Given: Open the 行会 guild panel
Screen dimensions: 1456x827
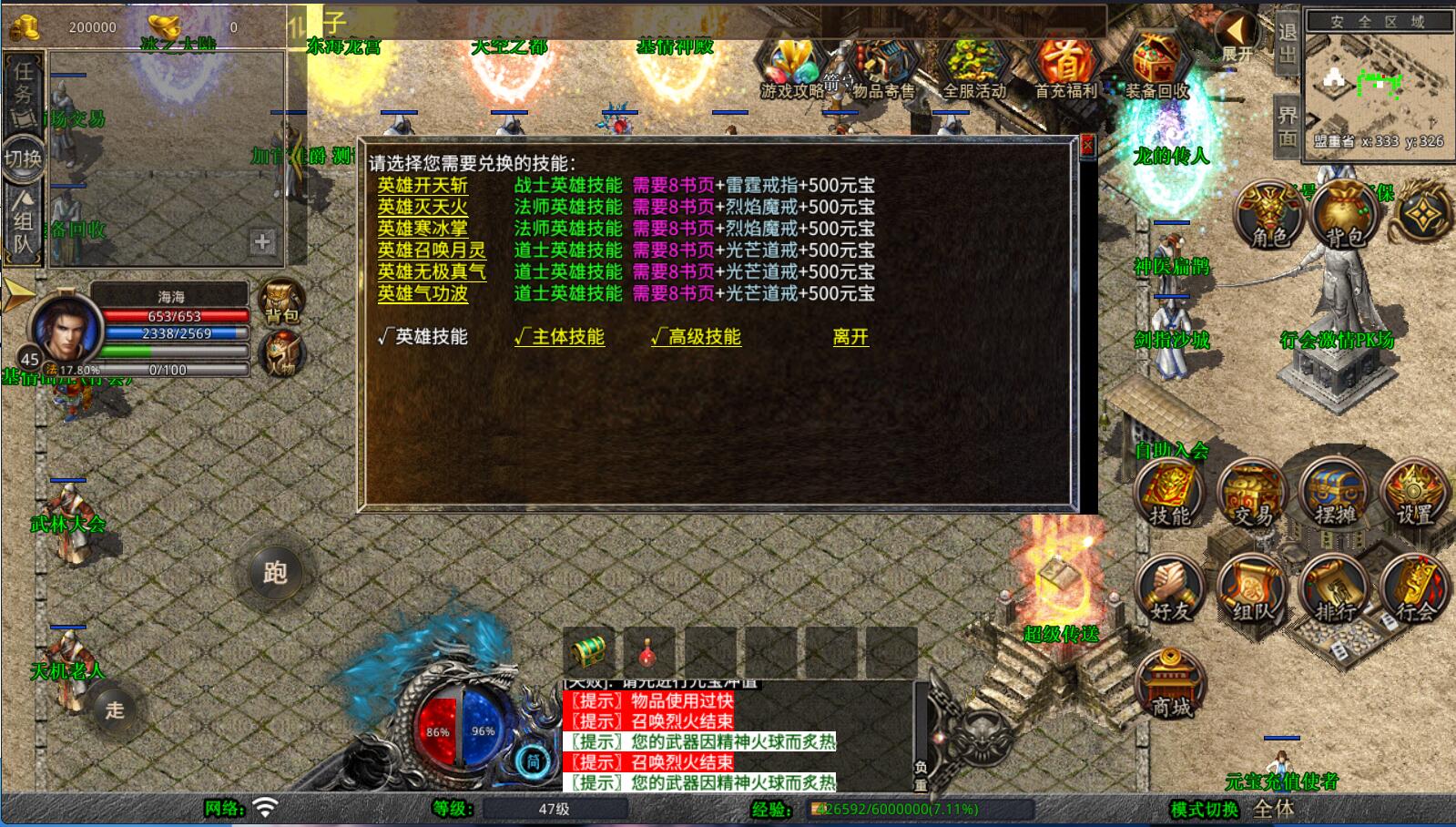Looking at the screenshot, I should coord(1415,589).
